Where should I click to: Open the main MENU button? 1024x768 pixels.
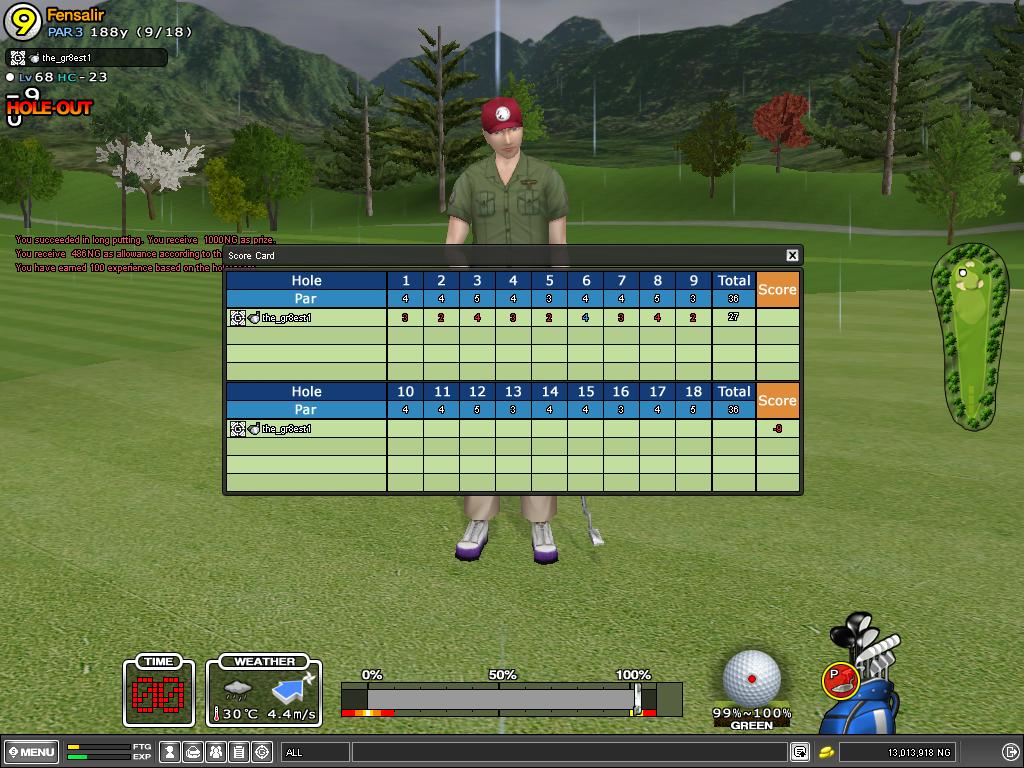pos(31,752)
